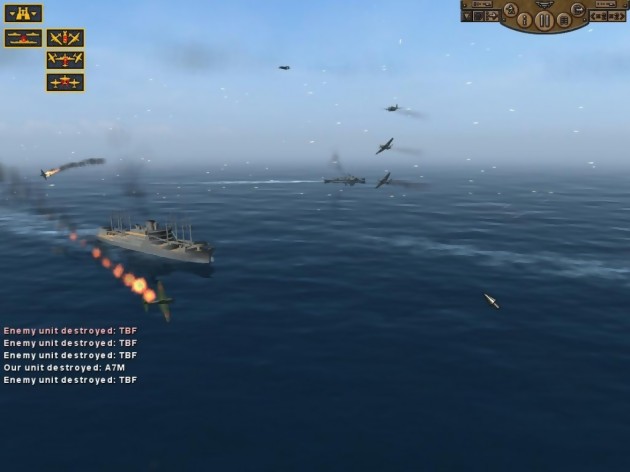Open the round list button beside pause

(x=563, y=19)
